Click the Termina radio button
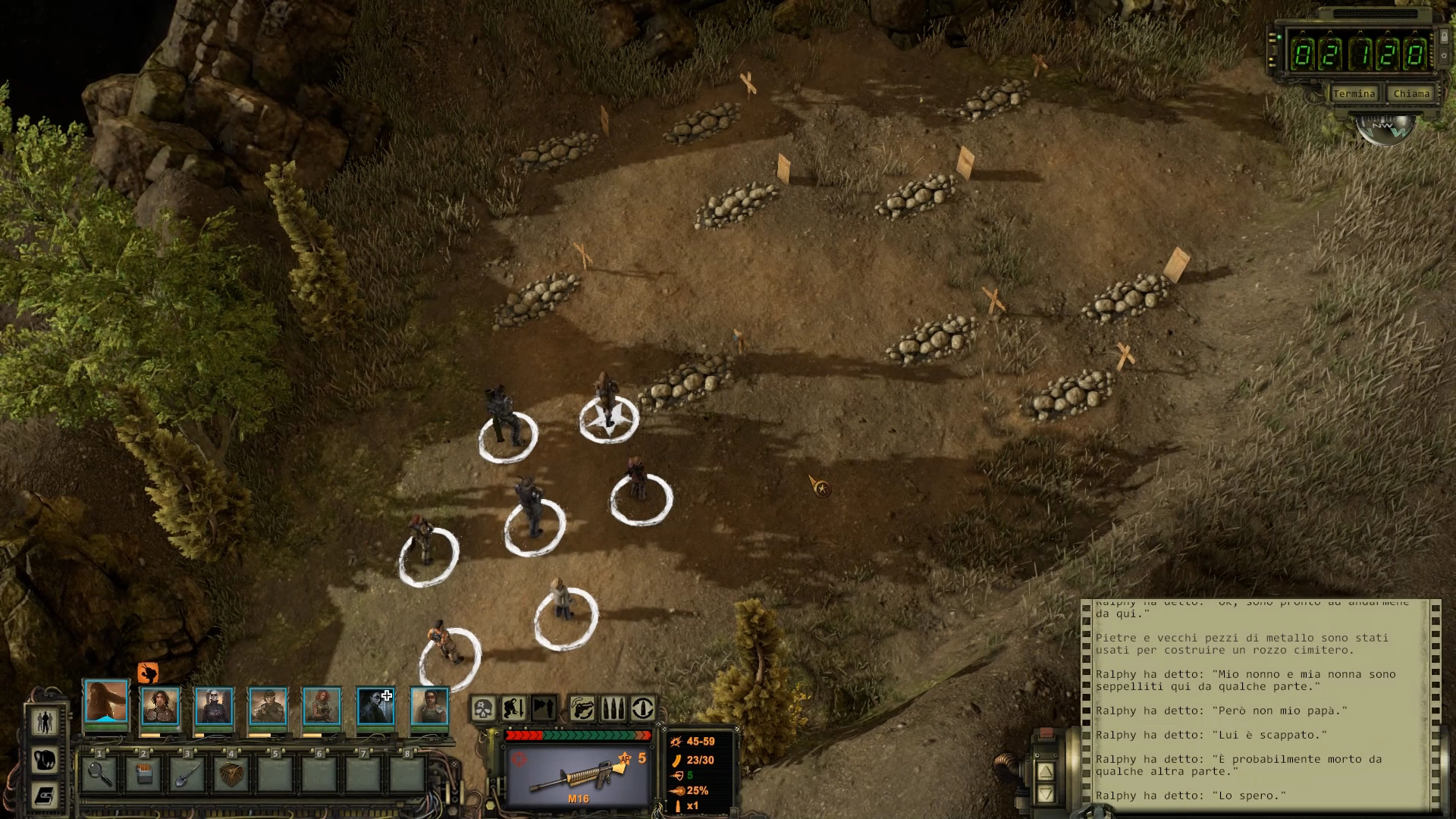The height and width of the screenshot is (819, 1456). pos(1354,94)
